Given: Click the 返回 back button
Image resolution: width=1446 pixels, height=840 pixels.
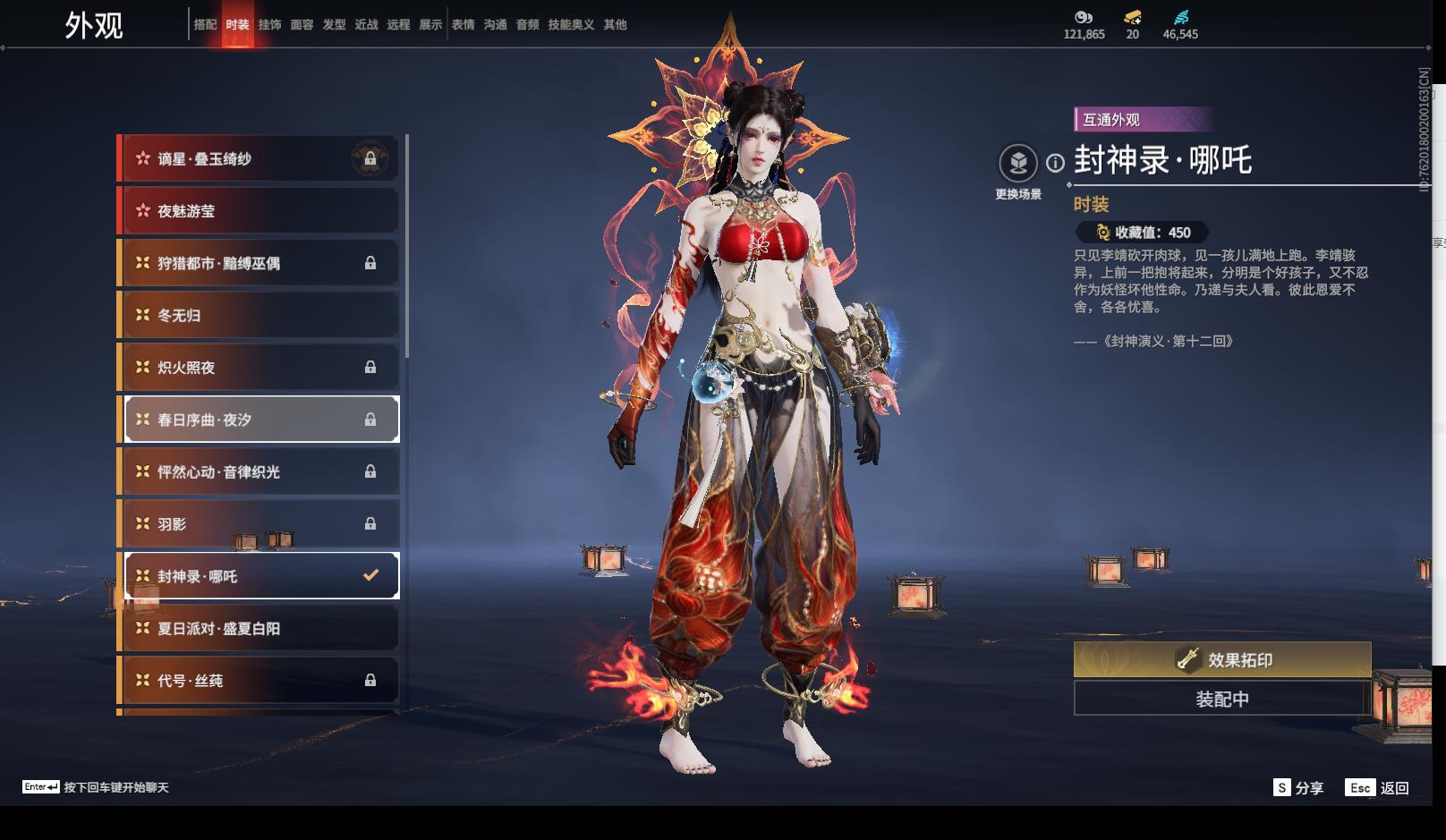Looking at the screenshot, I should pyautogui.click(x=1377, y=788).
